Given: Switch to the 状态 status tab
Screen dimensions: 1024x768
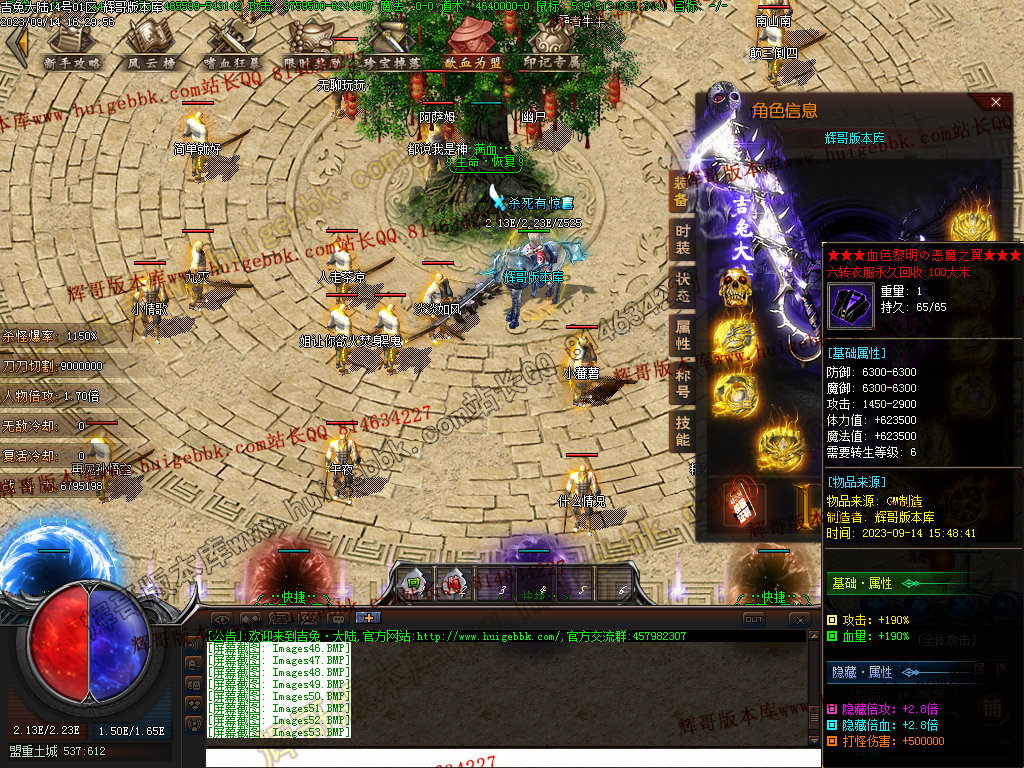Looking at the screenshot, I should tap(681, 288).
